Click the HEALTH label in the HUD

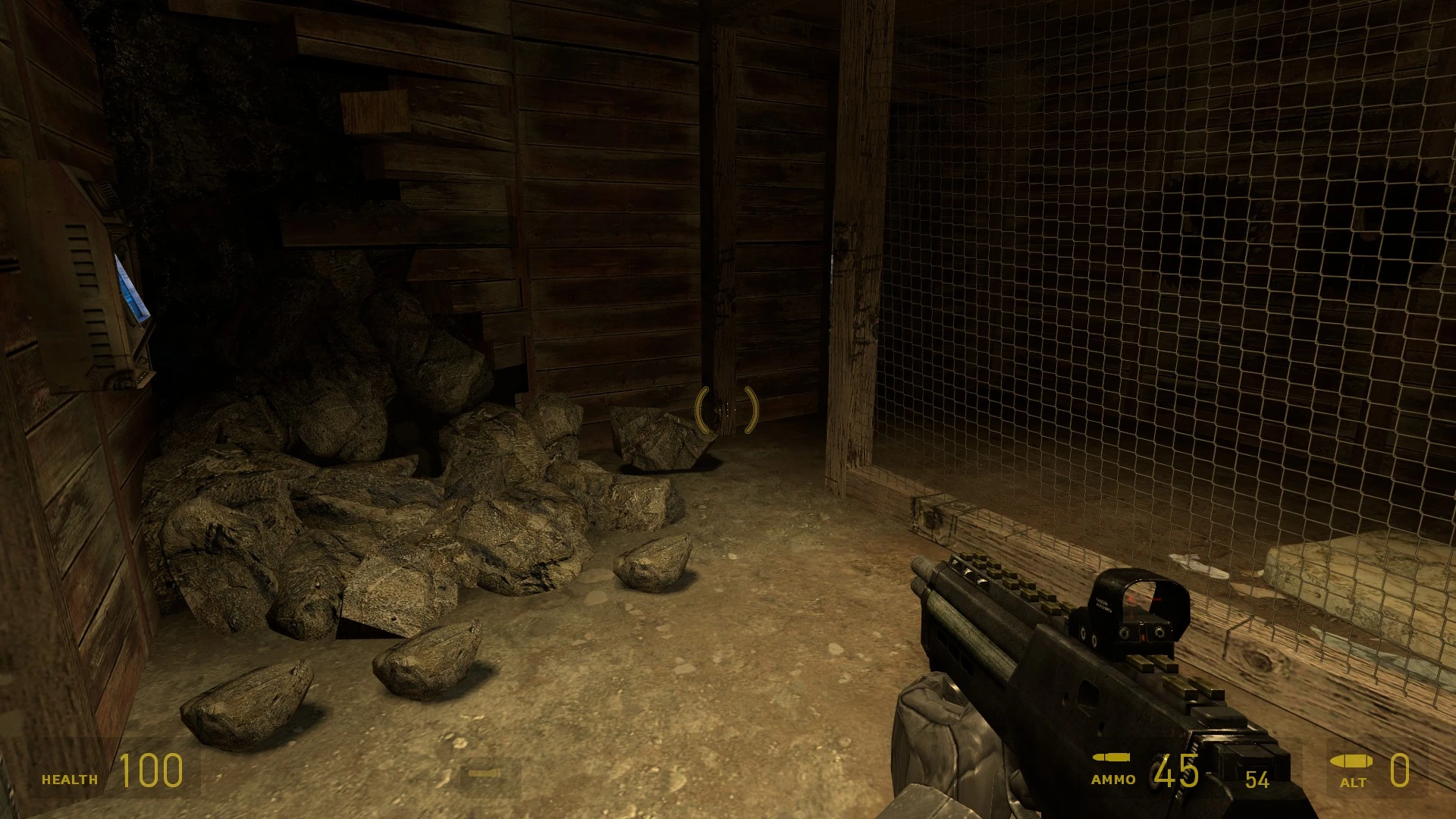click(71, 779)
